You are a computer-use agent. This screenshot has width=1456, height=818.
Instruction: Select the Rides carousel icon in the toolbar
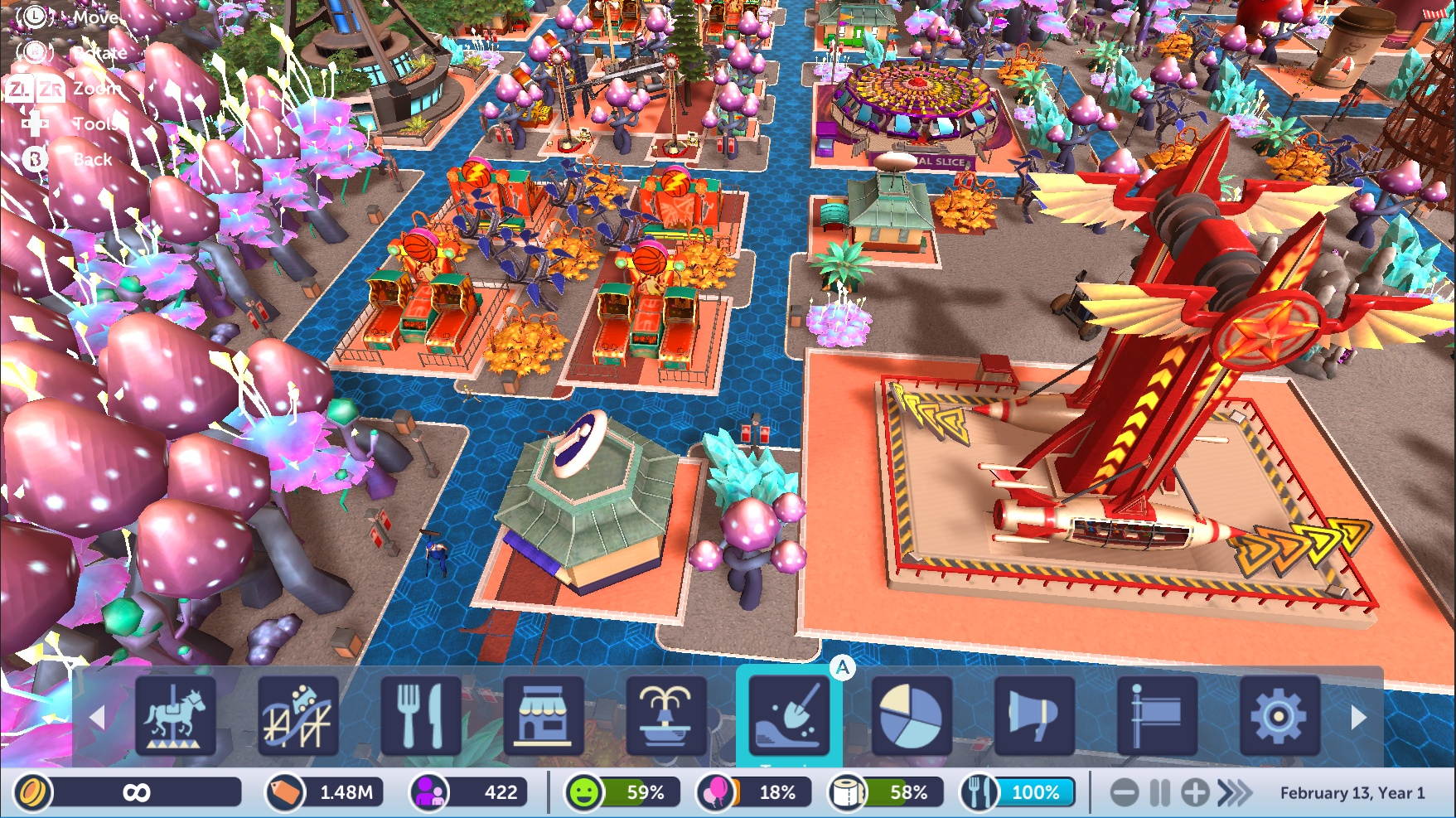pos(177,718)
